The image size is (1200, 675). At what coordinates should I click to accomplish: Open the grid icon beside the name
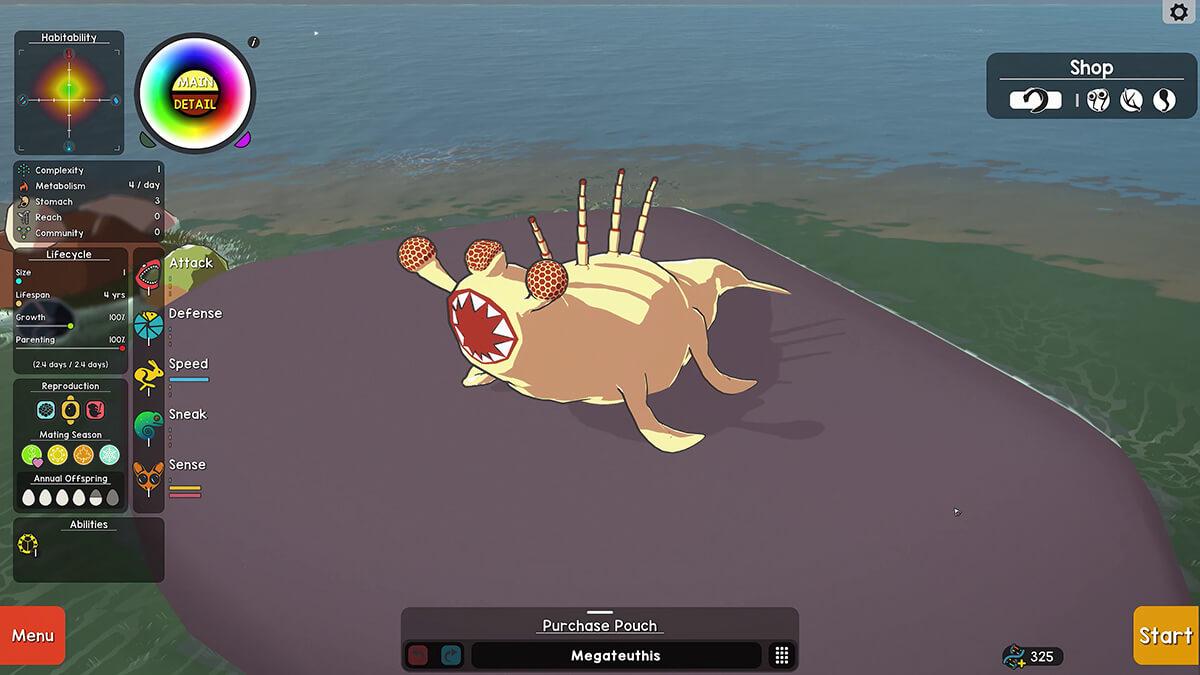[x=782, y=656]
